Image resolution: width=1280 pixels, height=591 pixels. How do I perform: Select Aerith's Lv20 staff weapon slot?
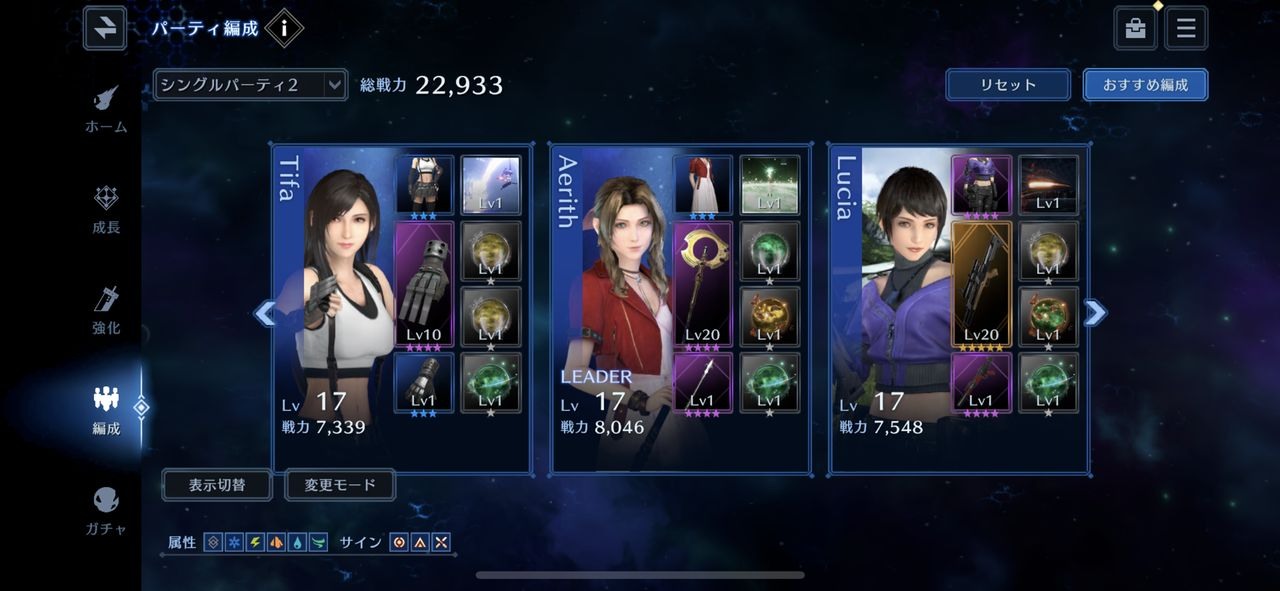(x=703, y=284)
